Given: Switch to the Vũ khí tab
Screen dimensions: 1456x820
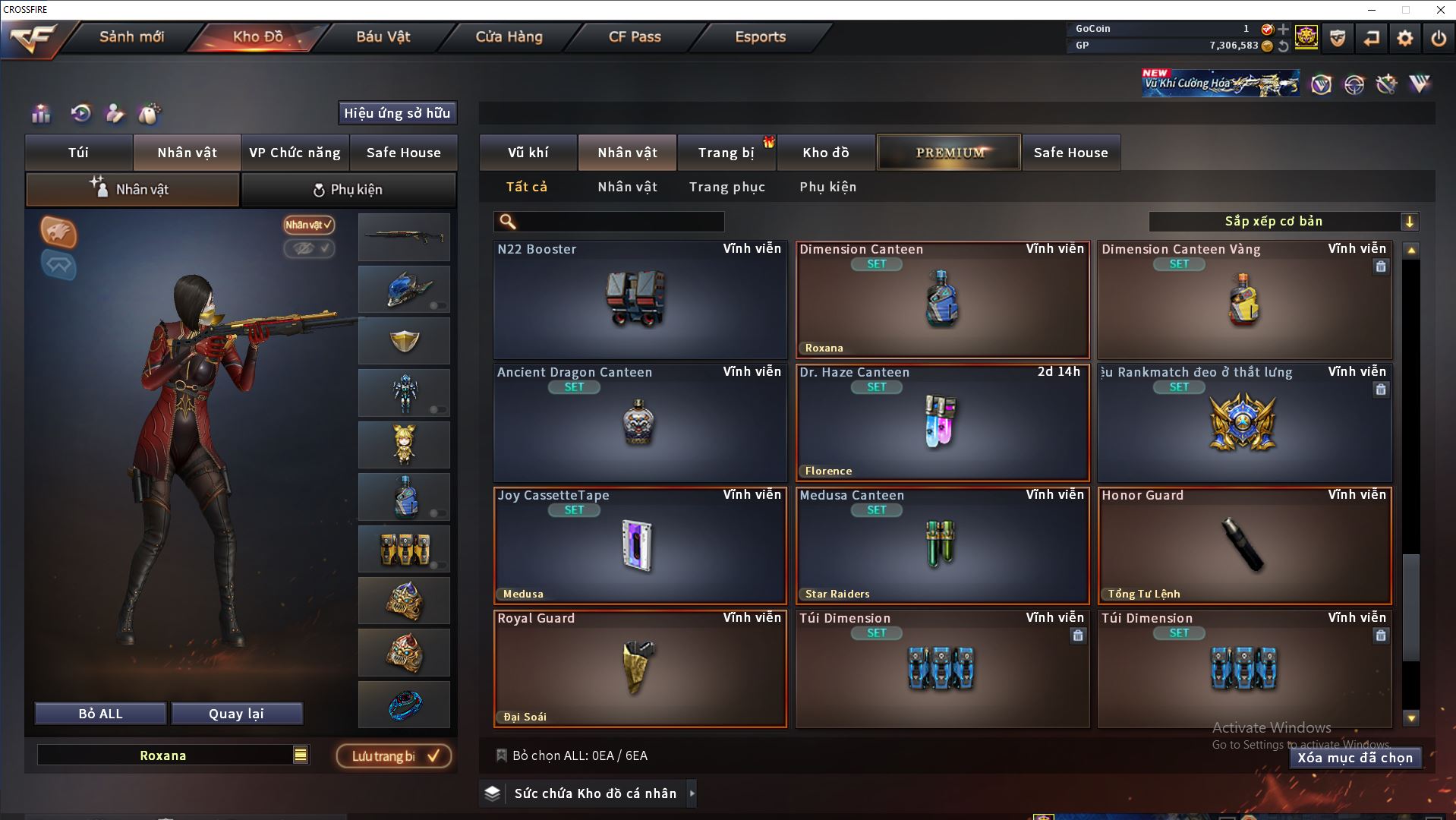Looking at the screenshot, I should [528, 153].
